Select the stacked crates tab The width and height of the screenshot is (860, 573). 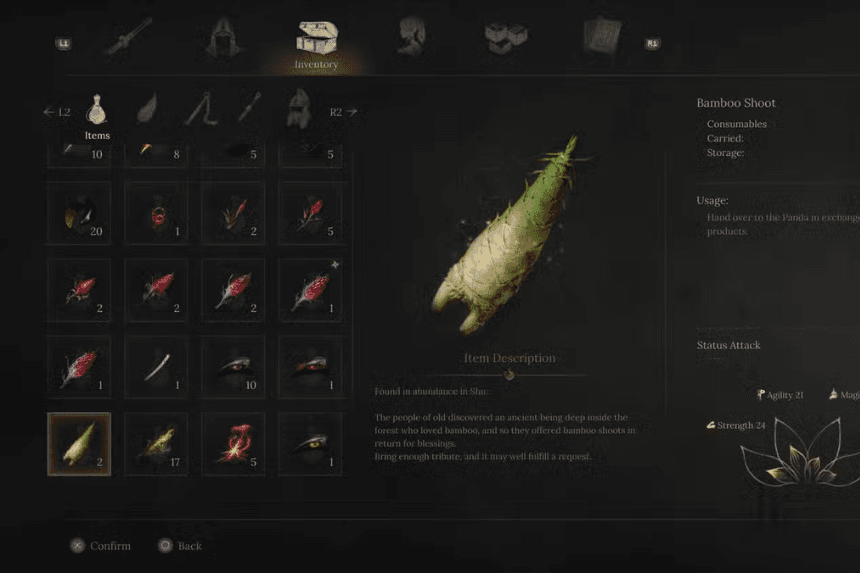(x=506, y=39)
